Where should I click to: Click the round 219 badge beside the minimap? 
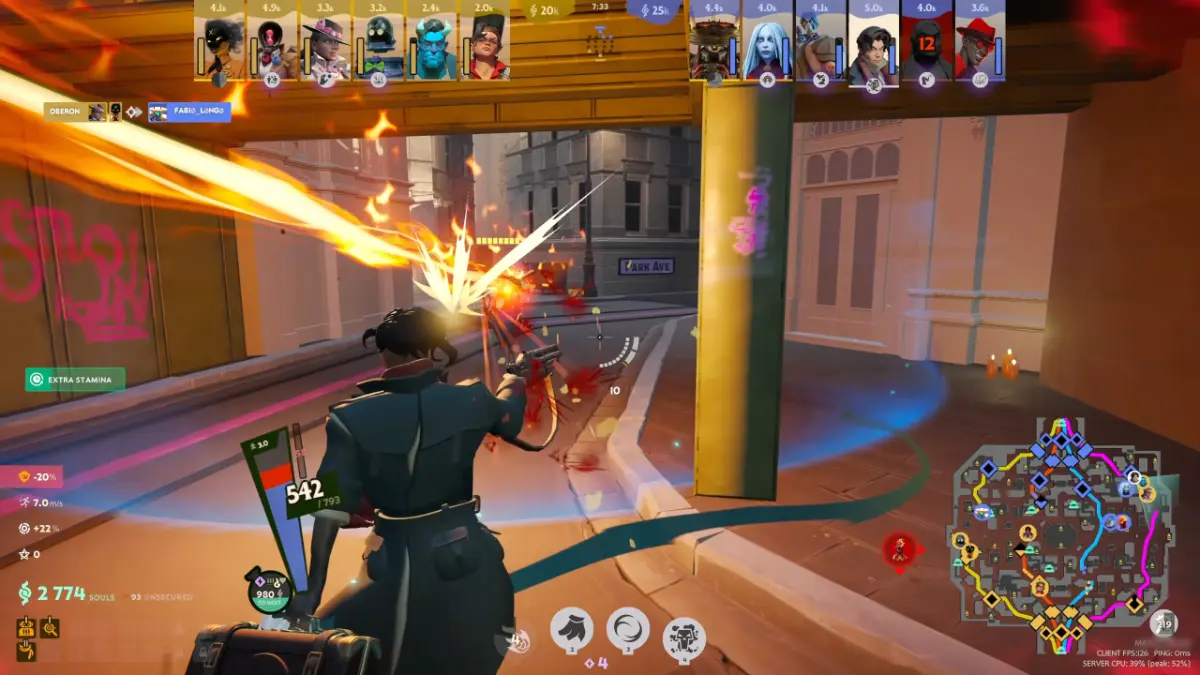coord(1164,625)
